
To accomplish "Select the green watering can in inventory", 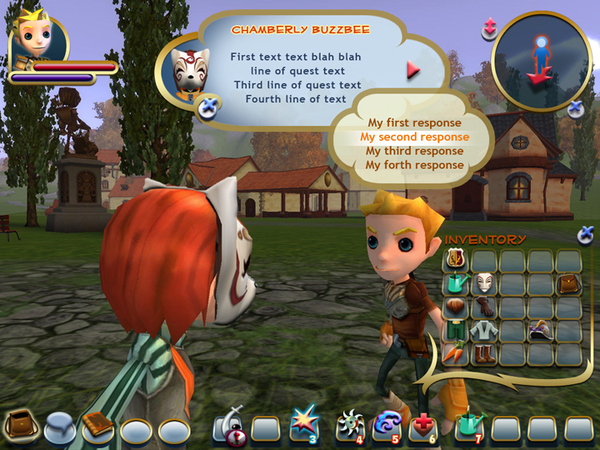I will click(456, 284).
